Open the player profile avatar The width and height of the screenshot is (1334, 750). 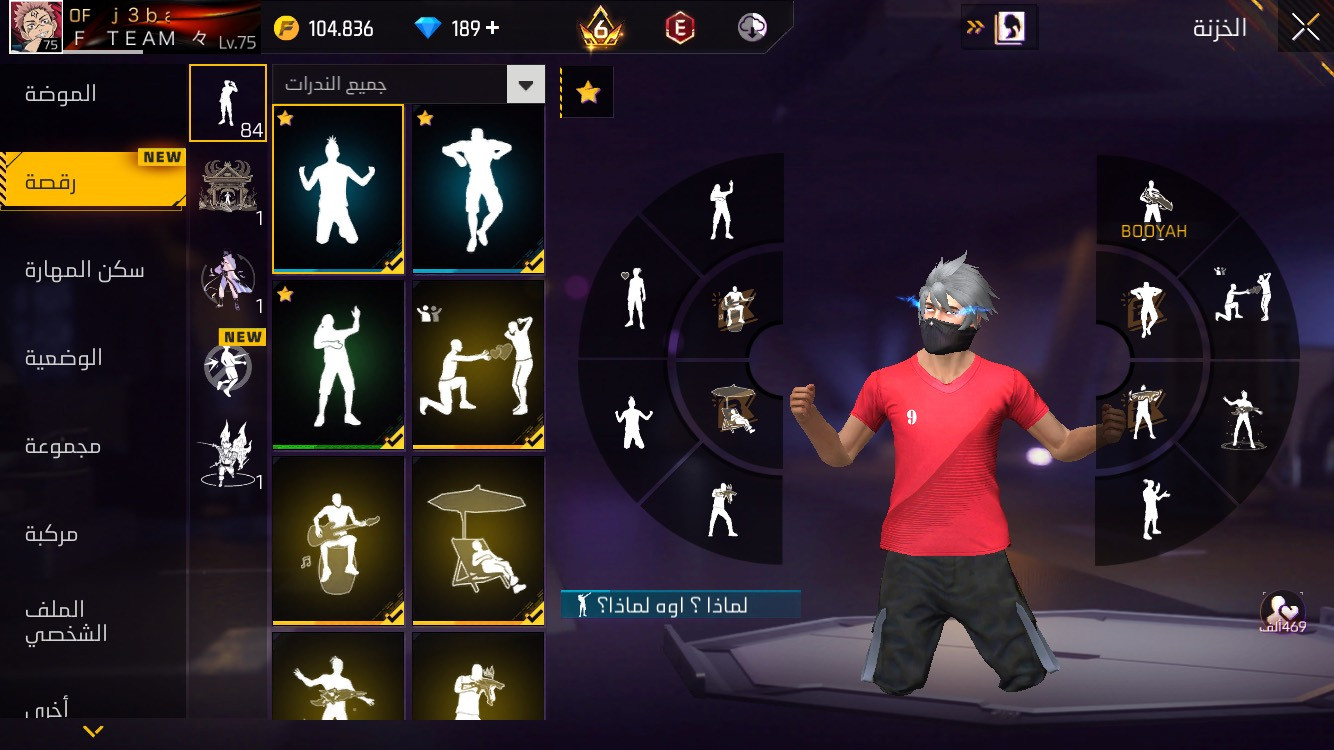(x=37, y=27)
